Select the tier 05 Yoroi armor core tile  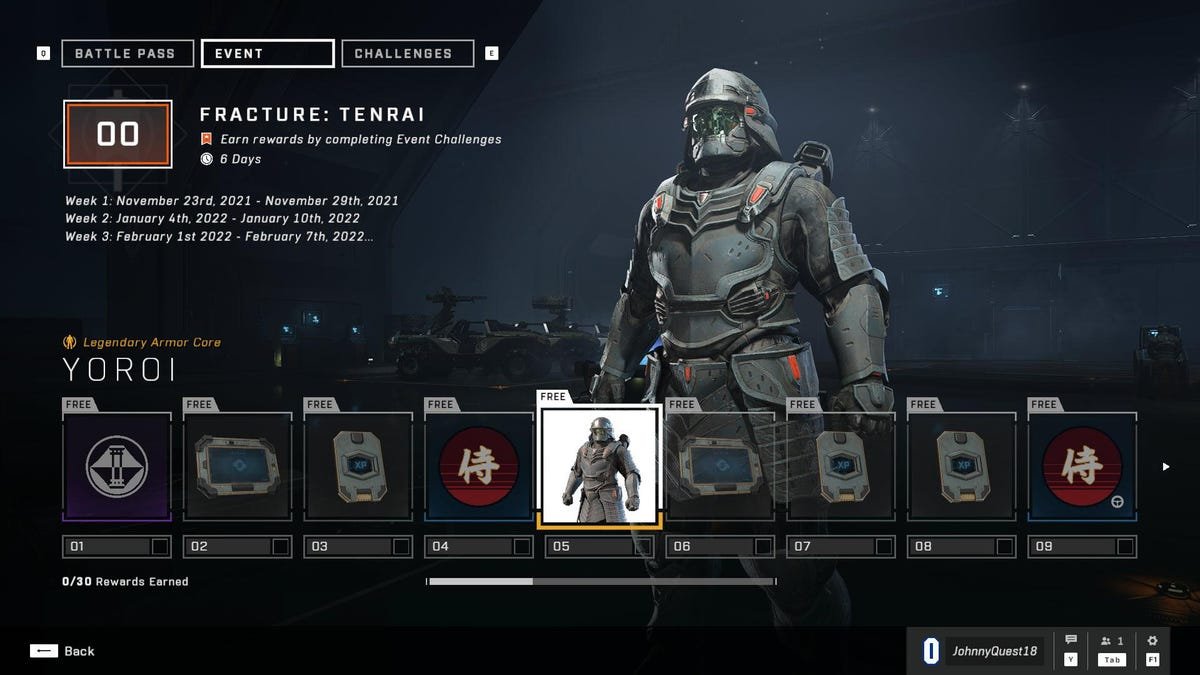[x=599, y=466]
